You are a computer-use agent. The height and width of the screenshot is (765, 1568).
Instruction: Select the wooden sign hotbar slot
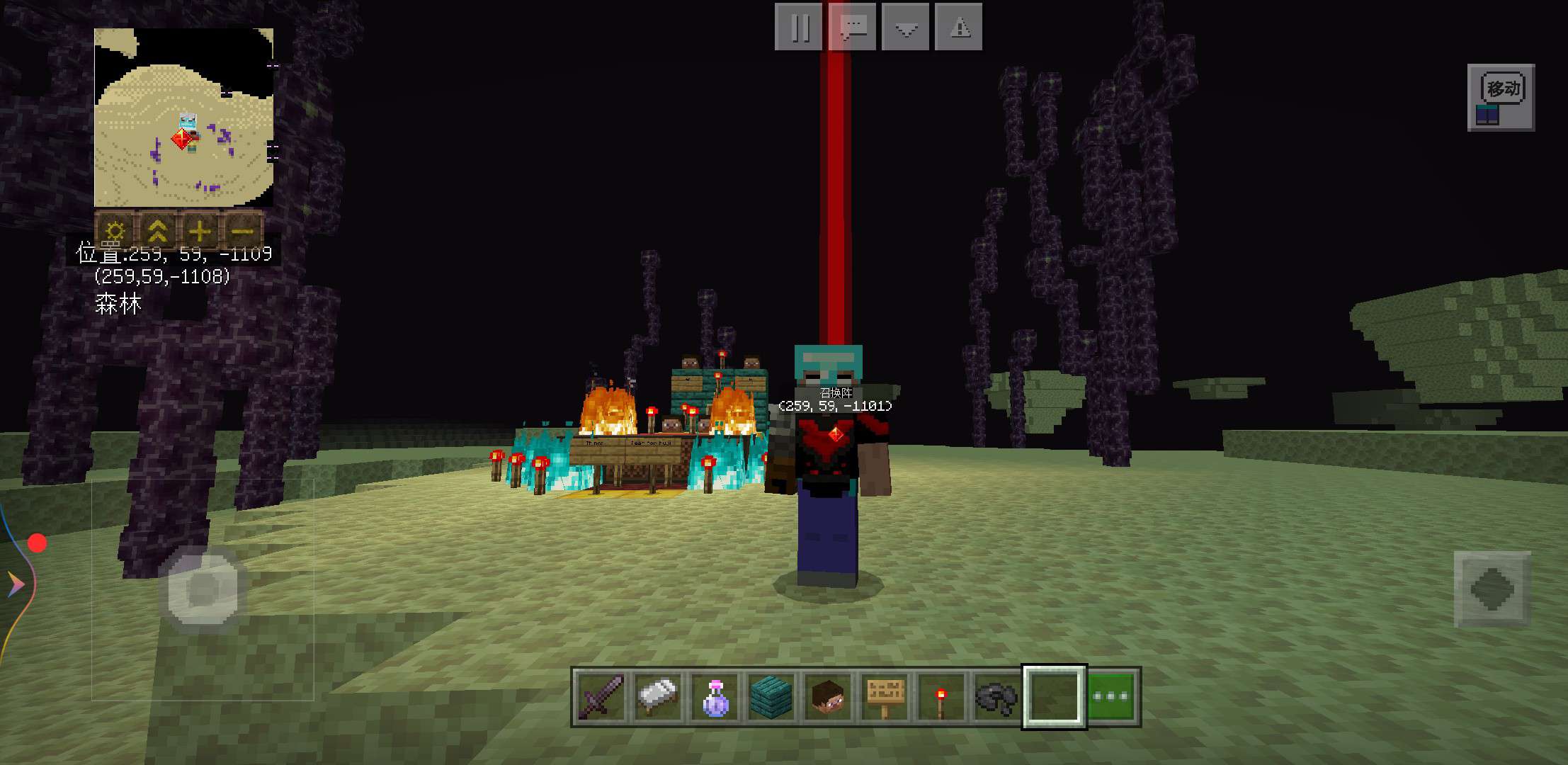(885, 696)
